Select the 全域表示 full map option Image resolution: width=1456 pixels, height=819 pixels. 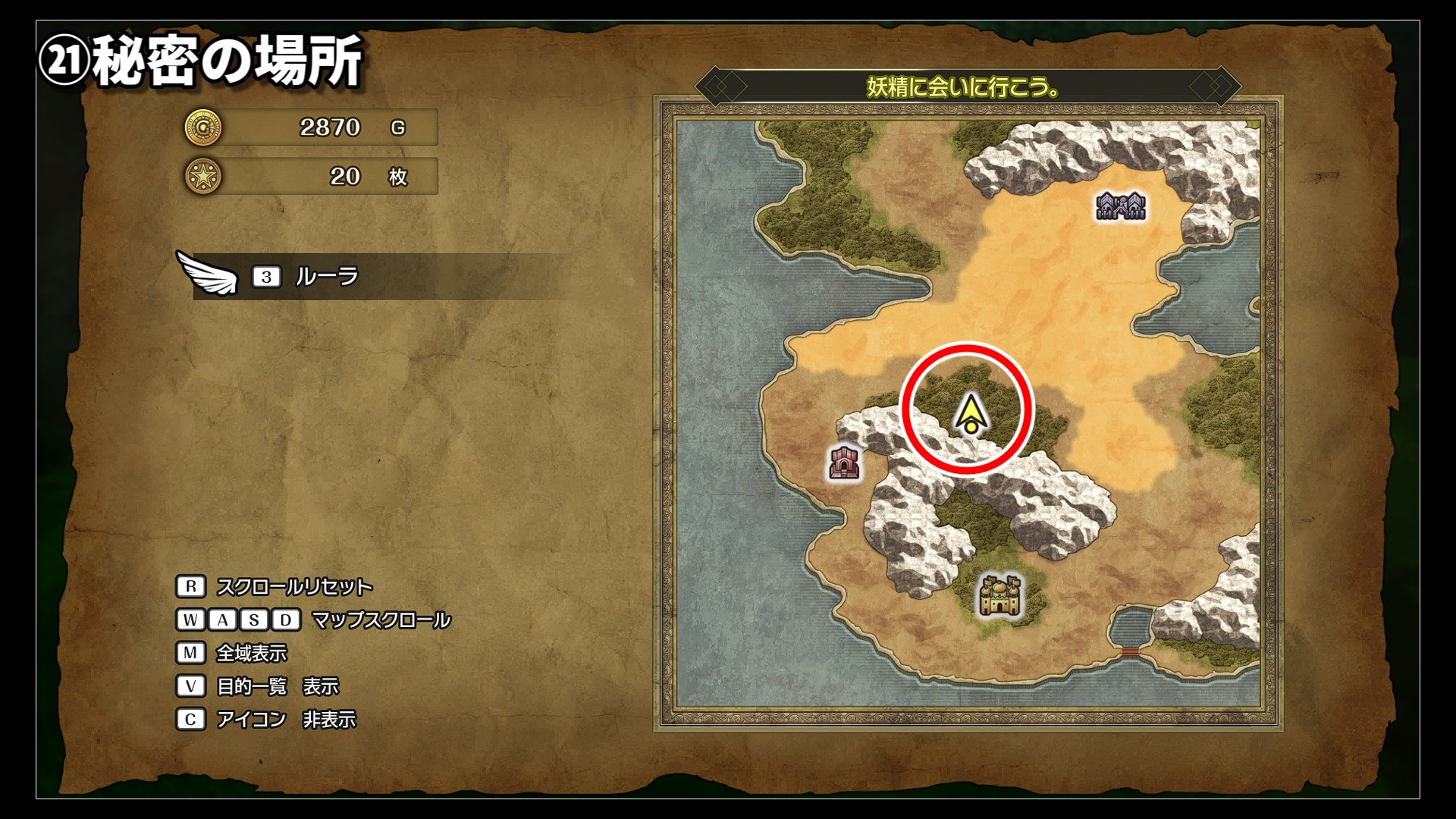coord(251,653)
